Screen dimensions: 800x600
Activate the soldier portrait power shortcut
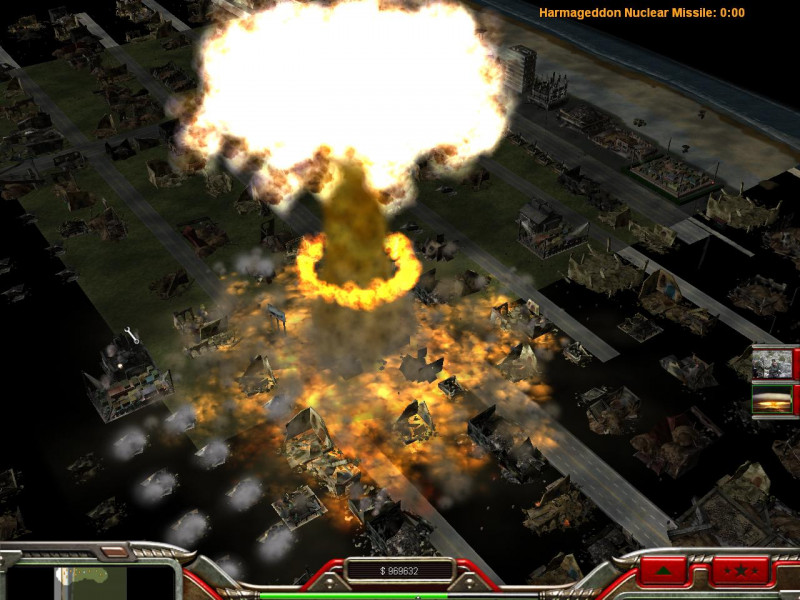coord(771,362)
